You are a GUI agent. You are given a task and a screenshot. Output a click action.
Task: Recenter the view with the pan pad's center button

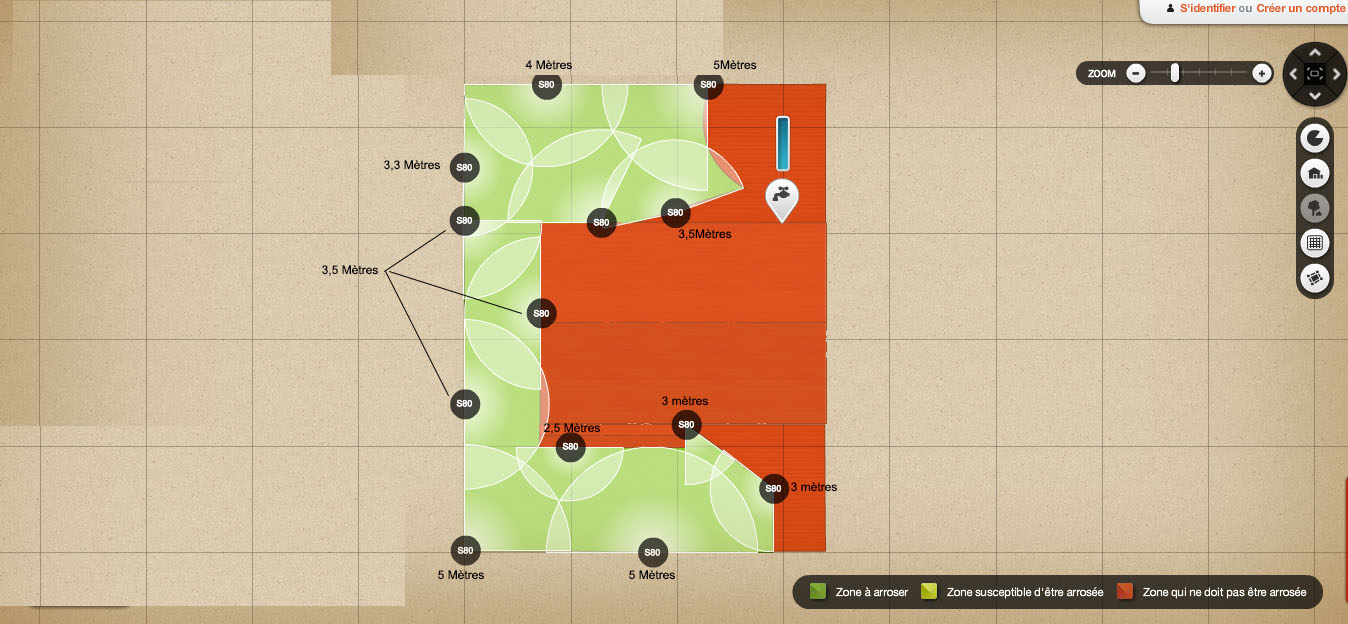click(x=1315, y=74)
